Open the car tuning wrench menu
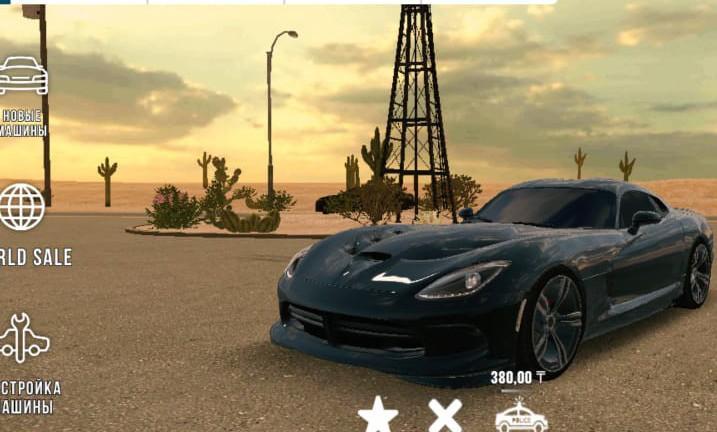 (x=23, y=338)
